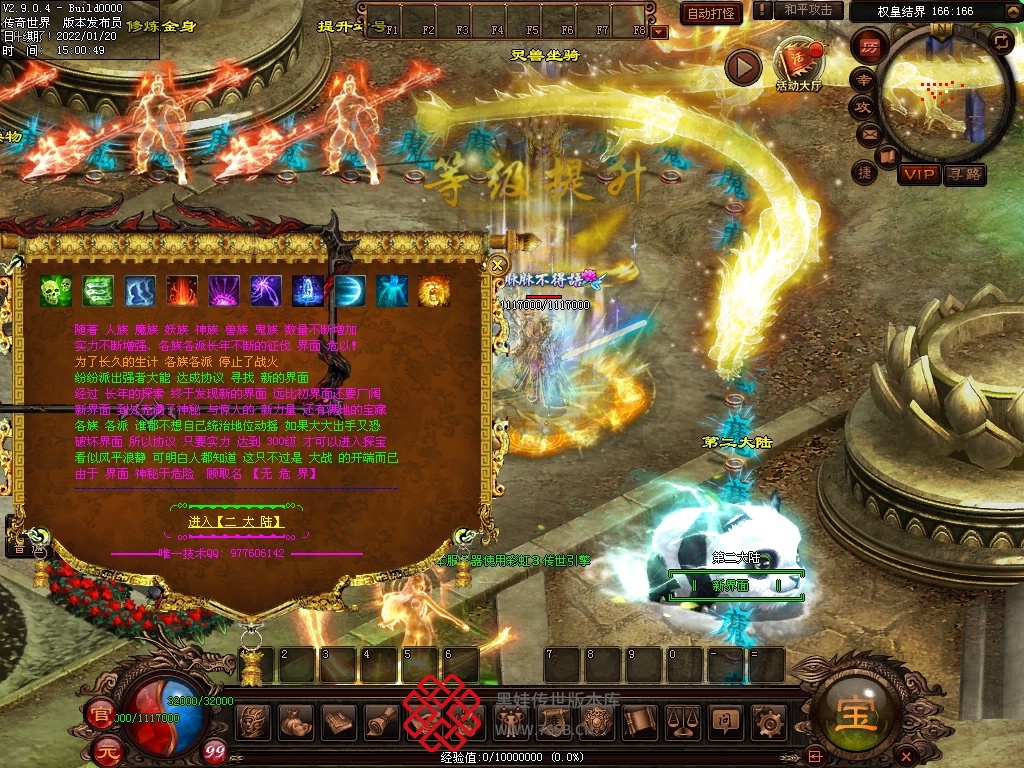
Task: Open the settings gear on the bottom bar
Action: click(x=769, y=720)
